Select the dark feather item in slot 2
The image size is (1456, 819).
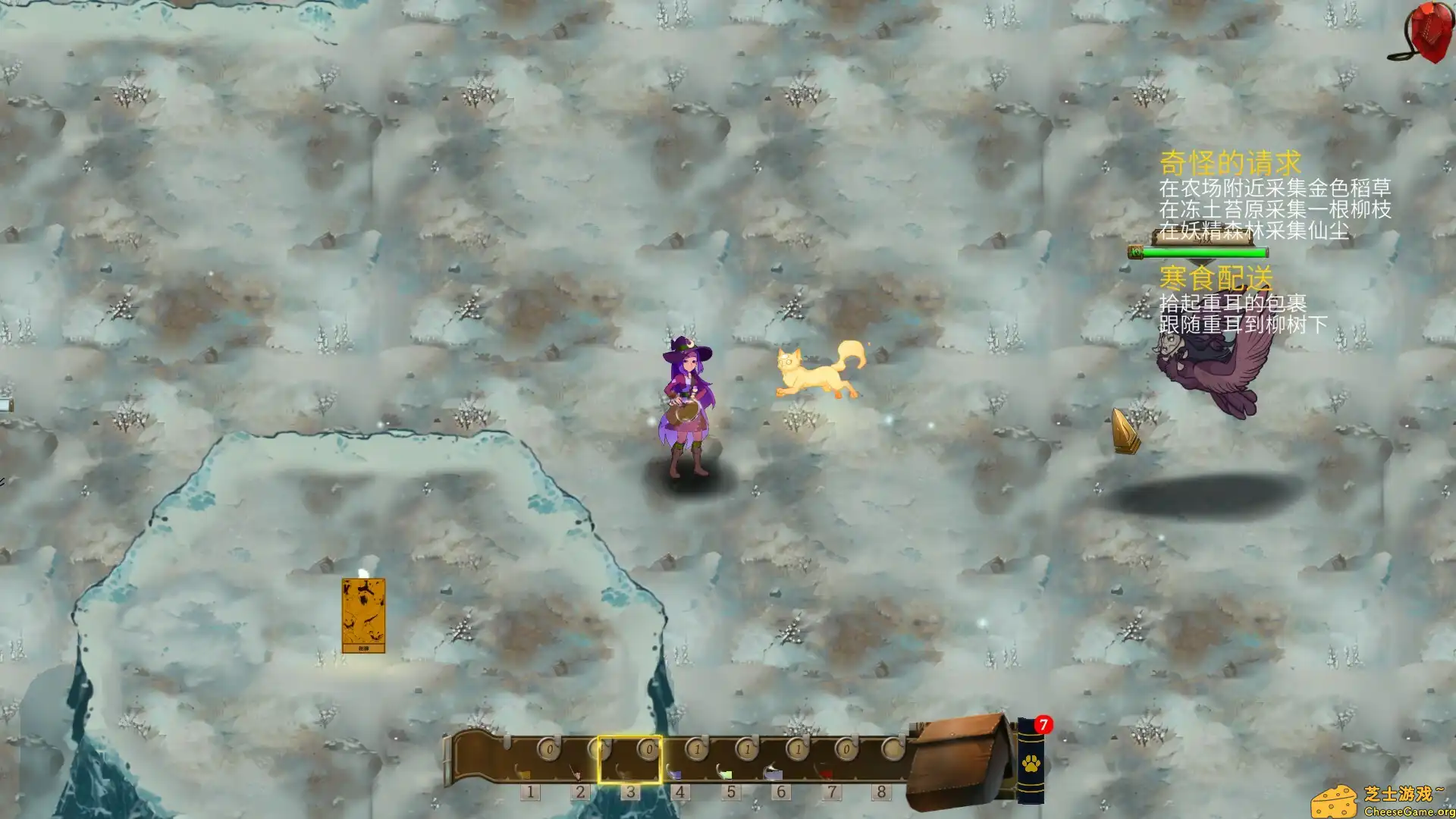click(x=582, y=766)
